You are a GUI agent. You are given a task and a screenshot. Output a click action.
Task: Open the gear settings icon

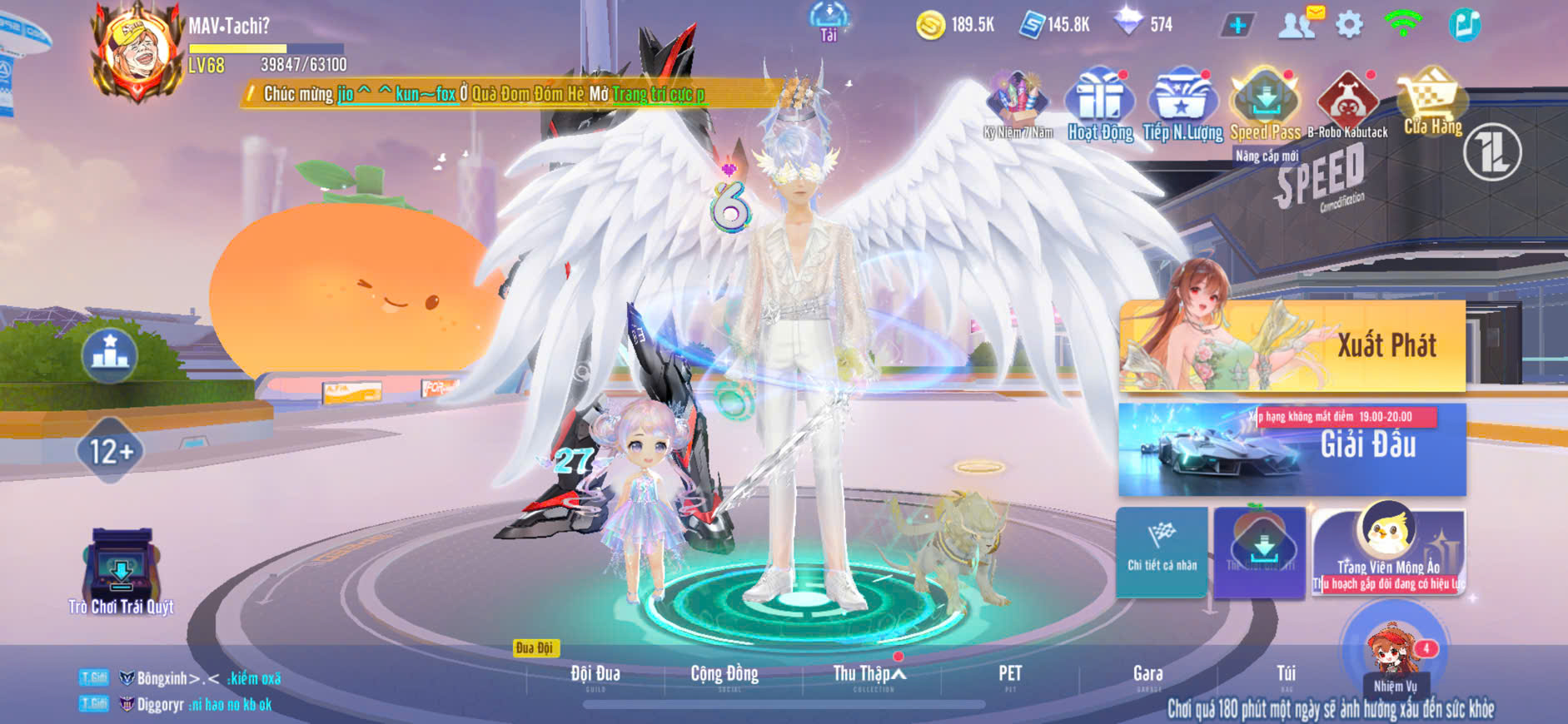pos(1349,25)
